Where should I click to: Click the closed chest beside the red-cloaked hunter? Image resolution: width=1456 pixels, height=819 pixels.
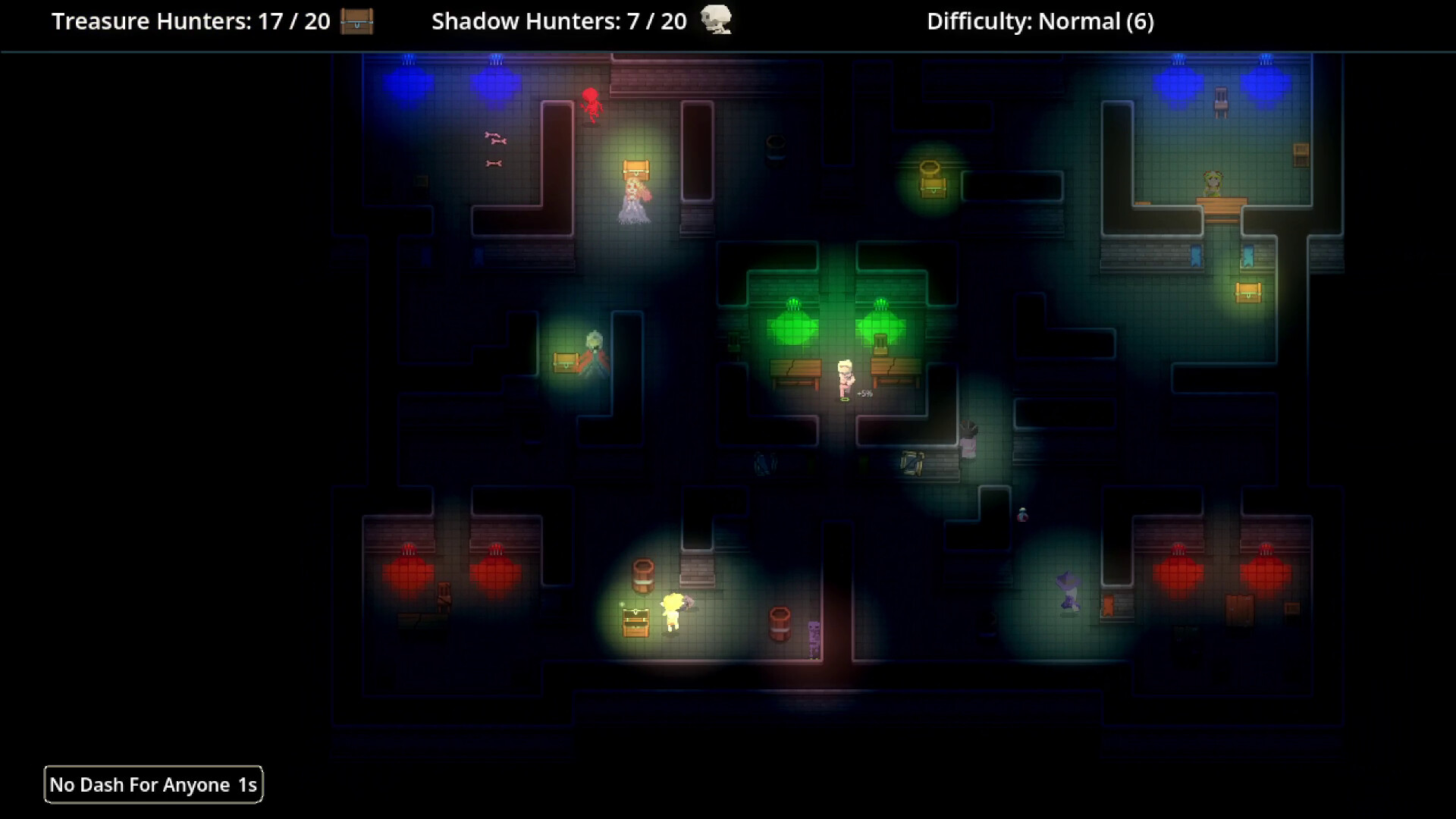point(565,364)
